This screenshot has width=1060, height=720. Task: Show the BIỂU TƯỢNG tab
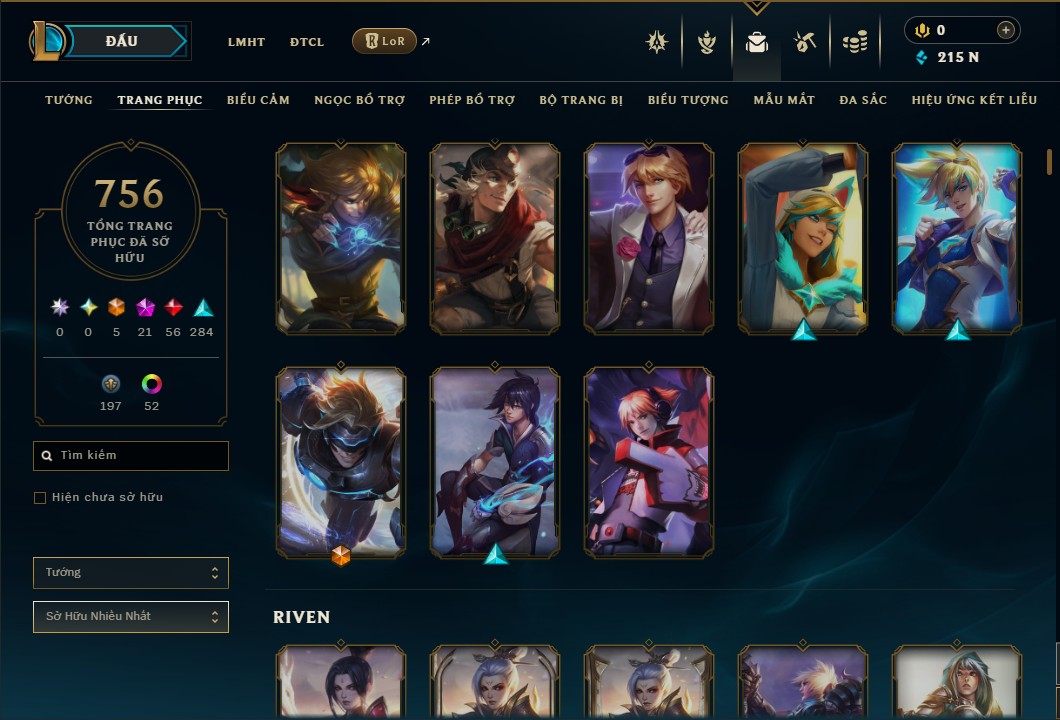click(688, 100)
